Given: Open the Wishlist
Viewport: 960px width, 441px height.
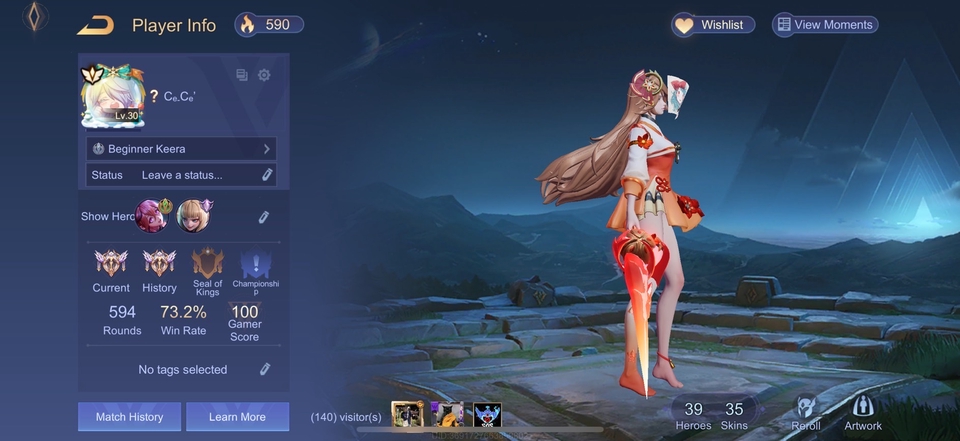Looking at the screenshot, I should [x=712, y=25].
